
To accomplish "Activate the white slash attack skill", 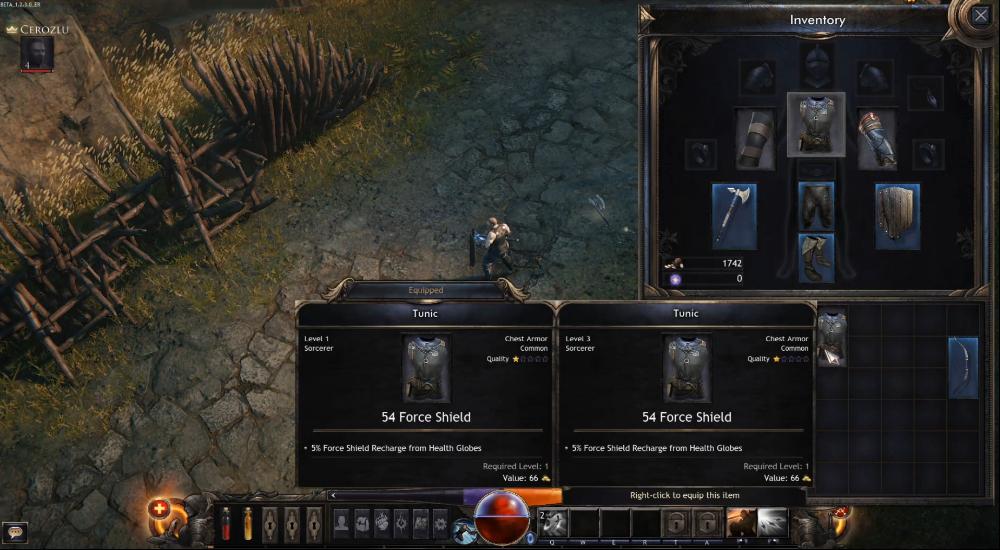I will (771, 522).
